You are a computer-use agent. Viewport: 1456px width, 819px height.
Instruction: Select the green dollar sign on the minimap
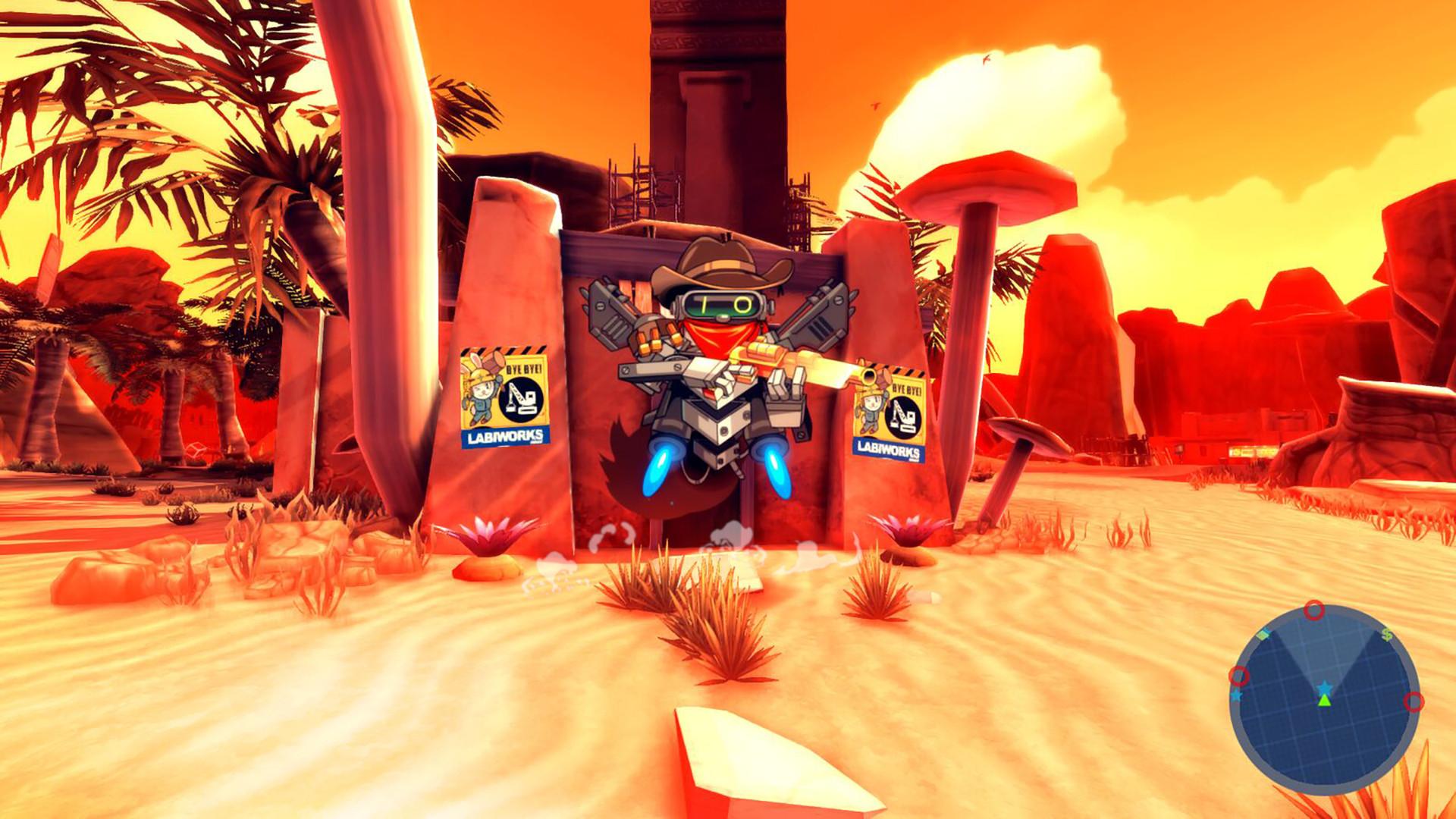pos(1387,633)
